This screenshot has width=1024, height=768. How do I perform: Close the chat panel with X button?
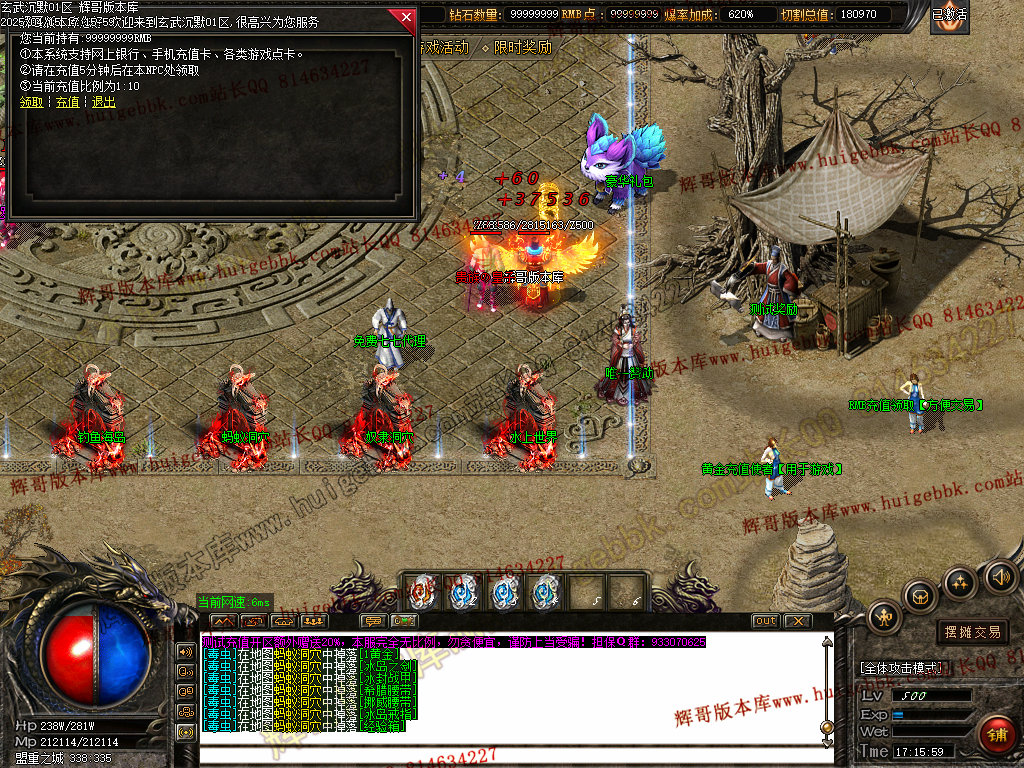coord(797,621)
